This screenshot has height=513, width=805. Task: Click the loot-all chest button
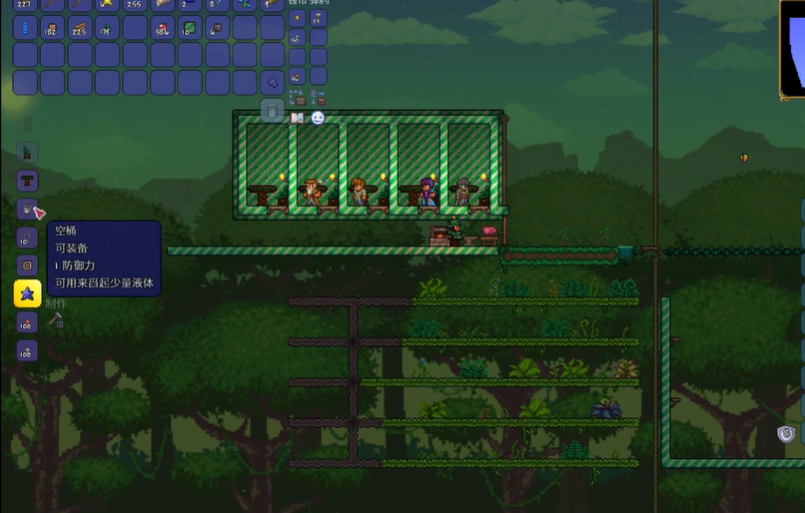click(x=297, y=97)
